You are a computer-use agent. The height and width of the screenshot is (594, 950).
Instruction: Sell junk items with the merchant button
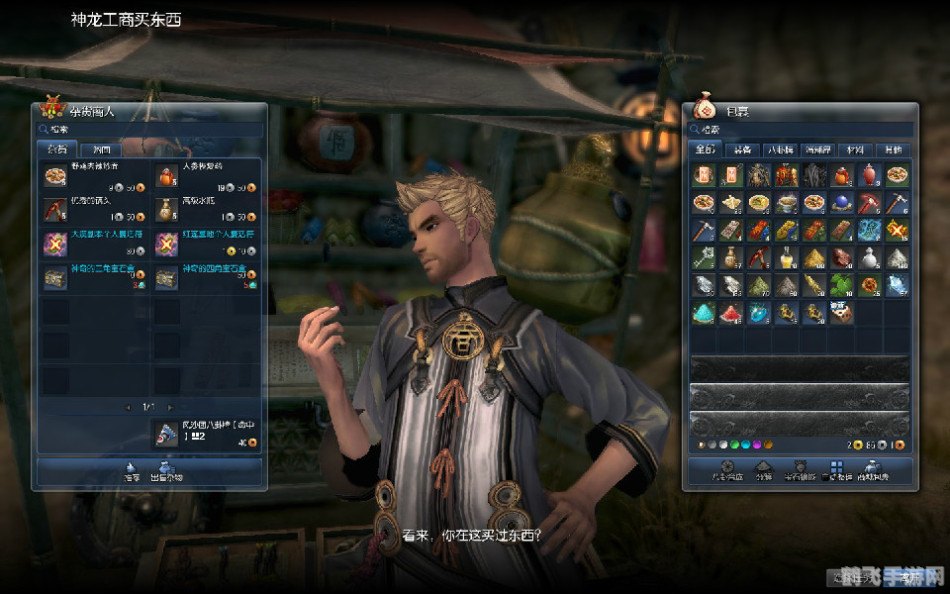tap(166, 470)
